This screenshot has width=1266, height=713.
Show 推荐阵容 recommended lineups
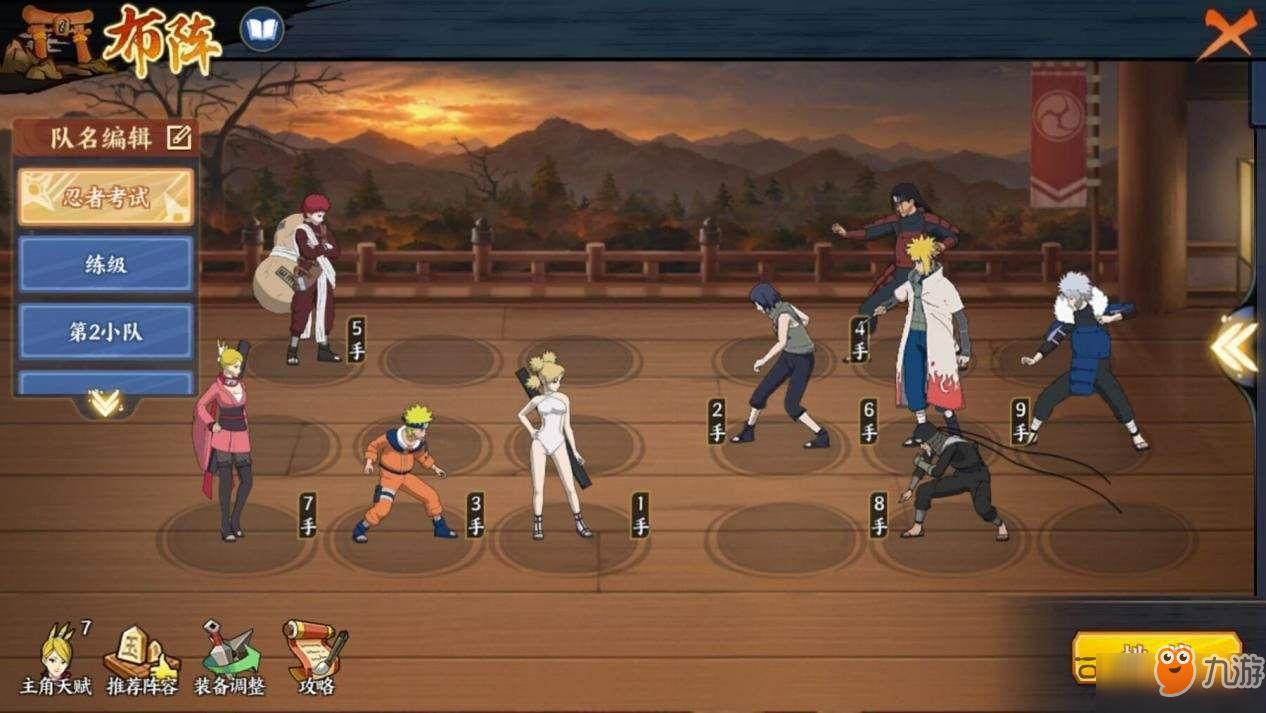point(143,659)
